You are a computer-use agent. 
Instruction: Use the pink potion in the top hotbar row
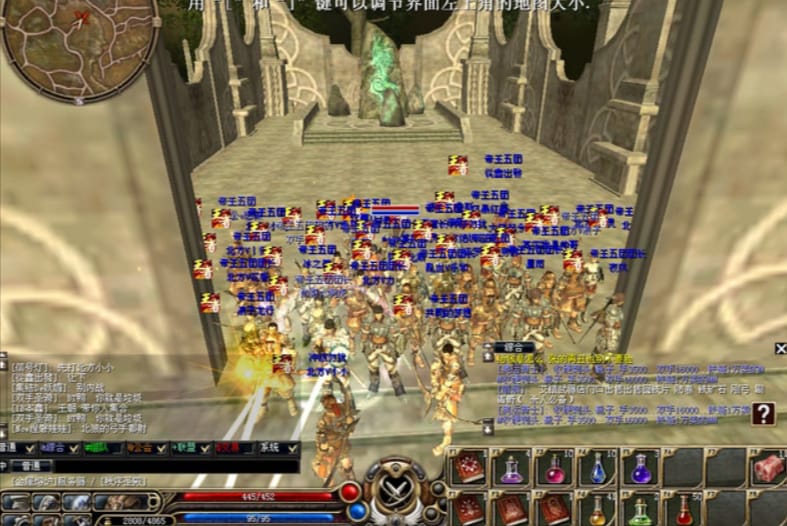(553, 470)
